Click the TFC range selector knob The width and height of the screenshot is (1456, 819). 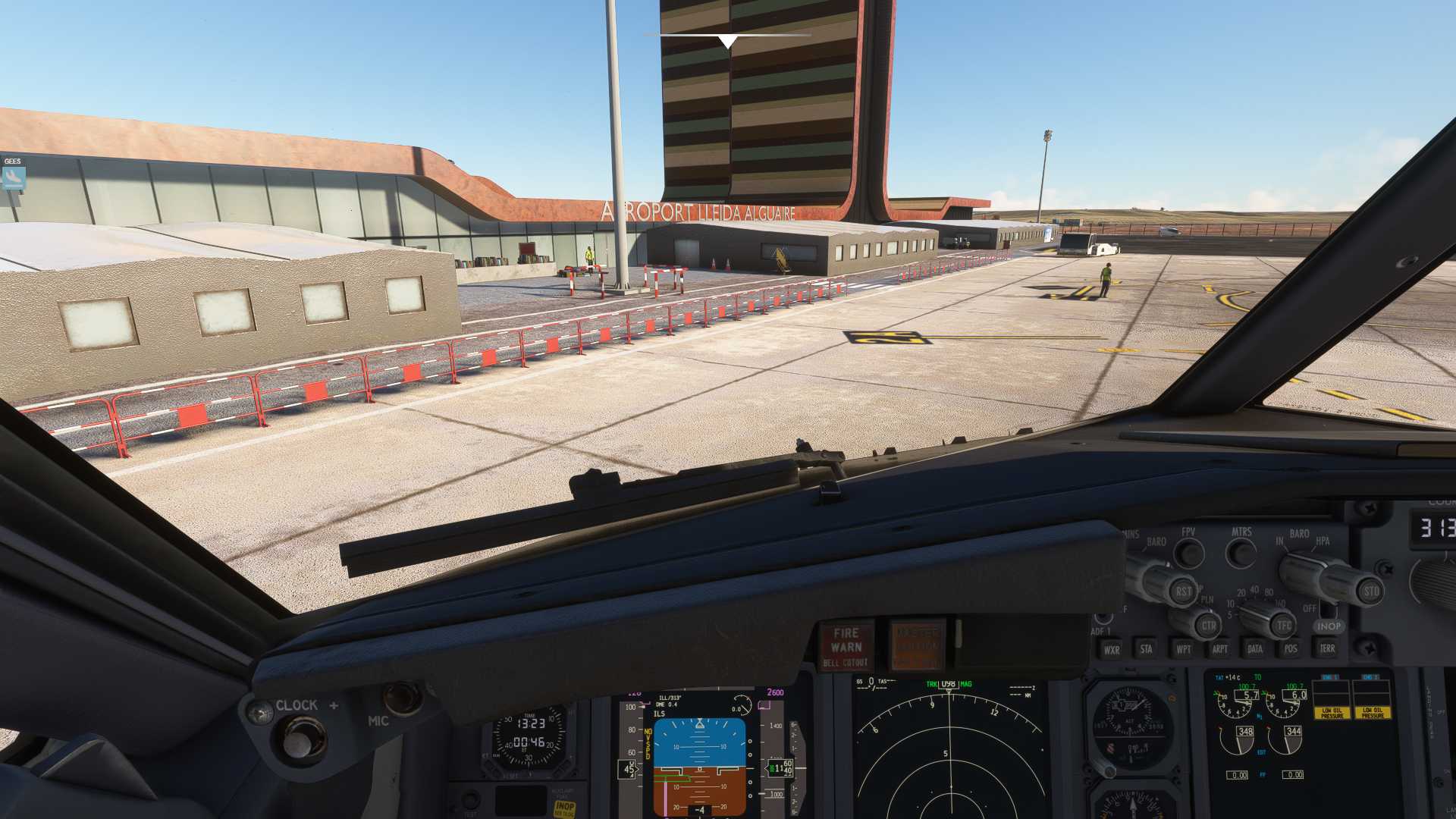point(1283,626)
